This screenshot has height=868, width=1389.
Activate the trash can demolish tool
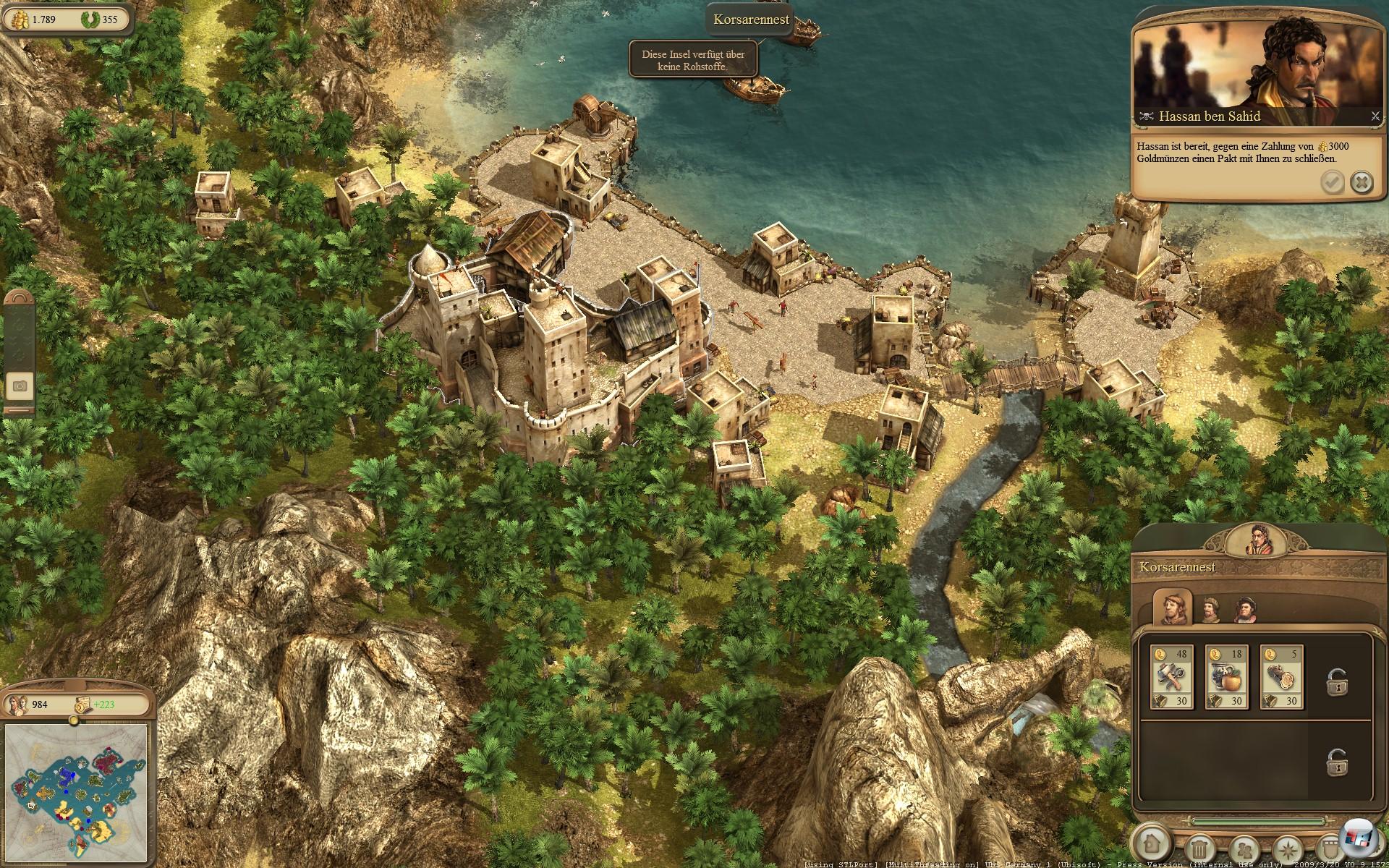[x=1200, y=847]
